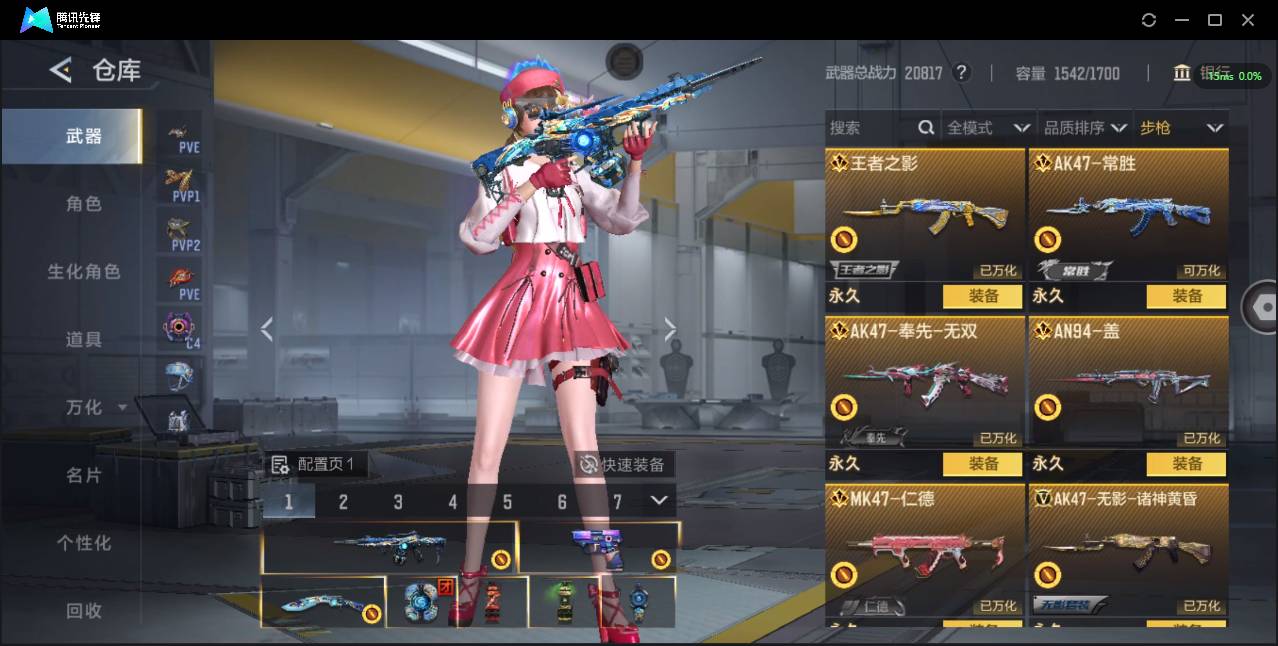Switch to loadout page 3
Viewport: 1278px width, 646px height.
click(398, 502)
